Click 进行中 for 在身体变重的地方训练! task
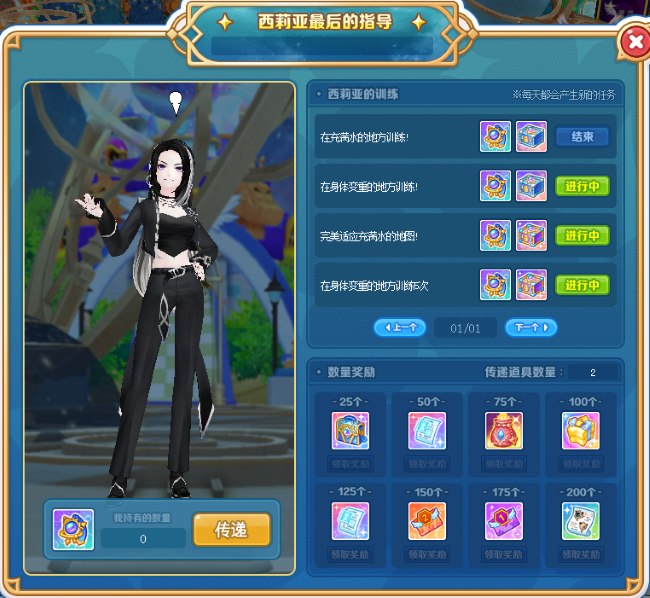 582,186
